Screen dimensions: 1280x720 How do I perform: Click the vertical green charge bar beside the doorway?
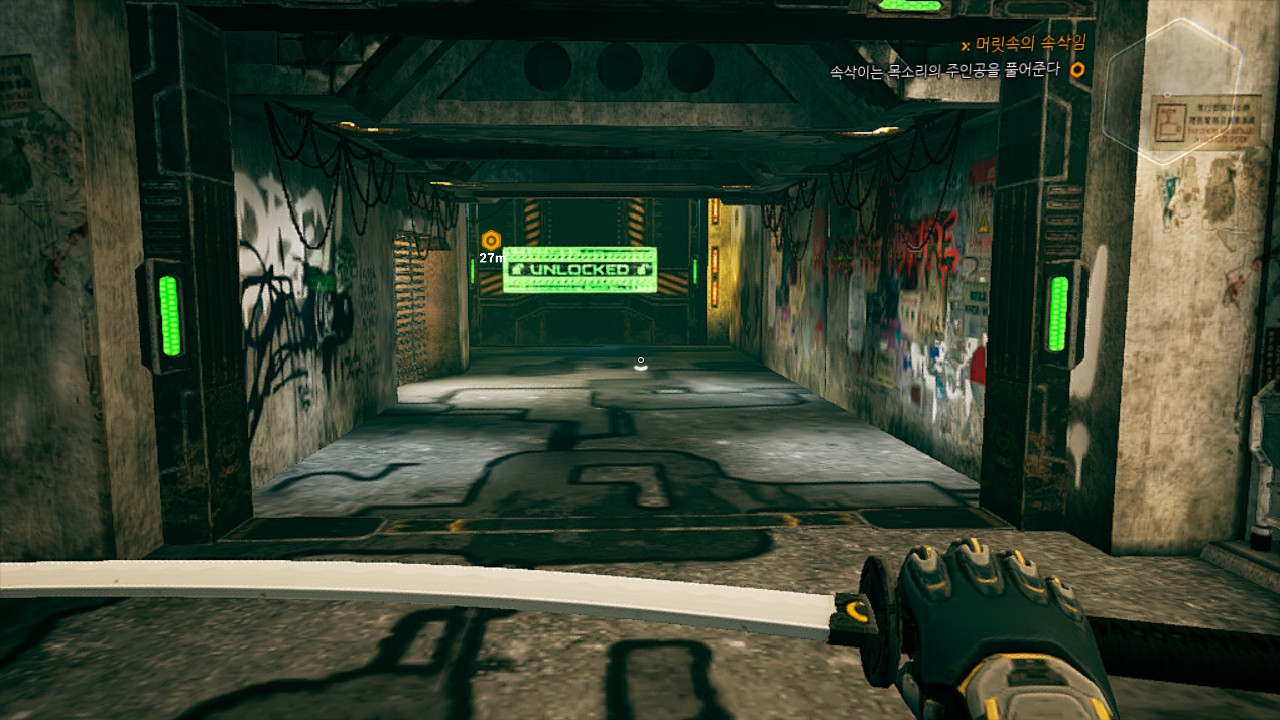click(x=694, y=268)
